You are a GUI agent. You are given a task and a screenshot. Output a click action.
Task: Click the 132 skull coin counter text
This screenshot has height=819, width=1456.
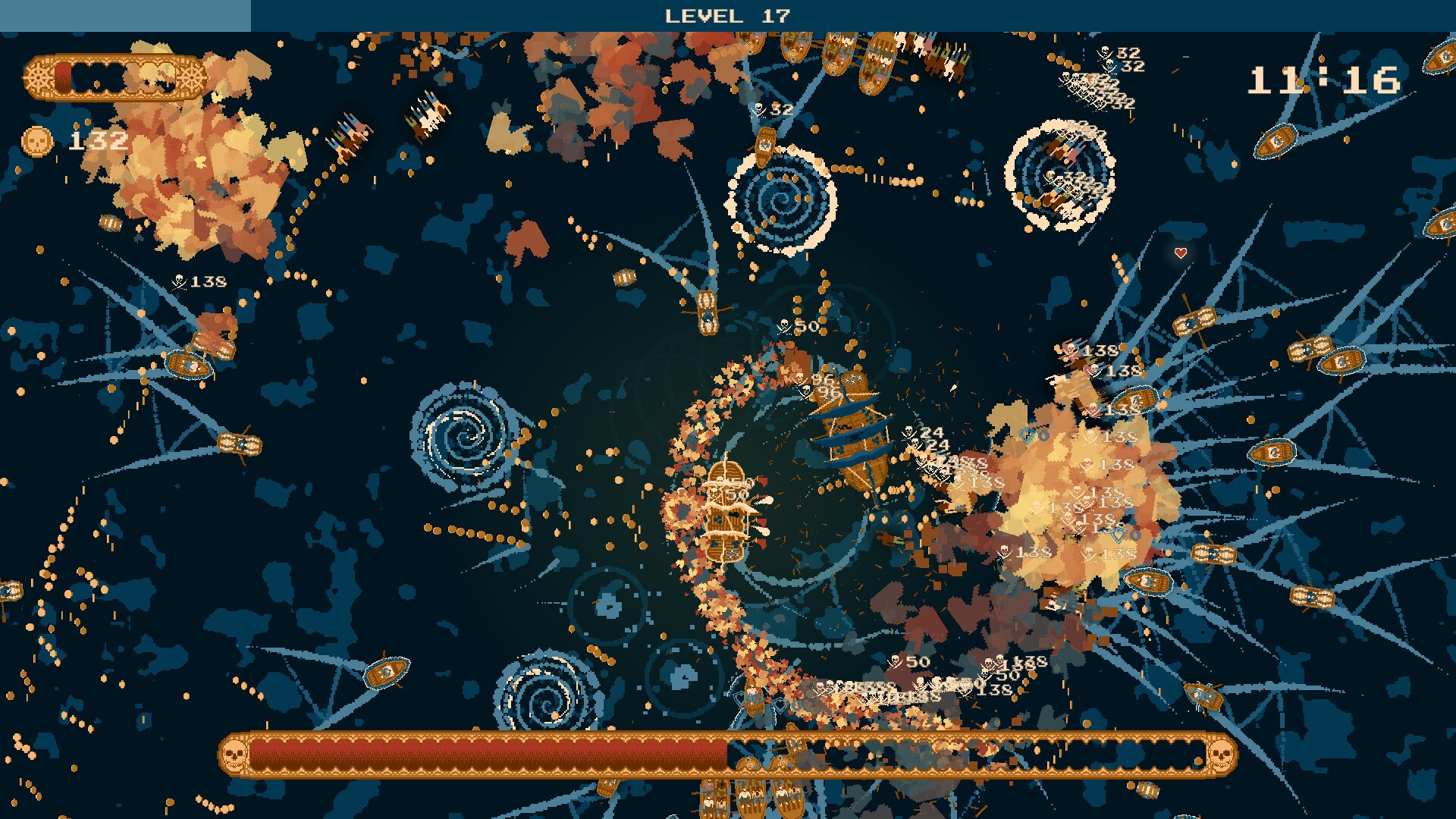(99, 139)
